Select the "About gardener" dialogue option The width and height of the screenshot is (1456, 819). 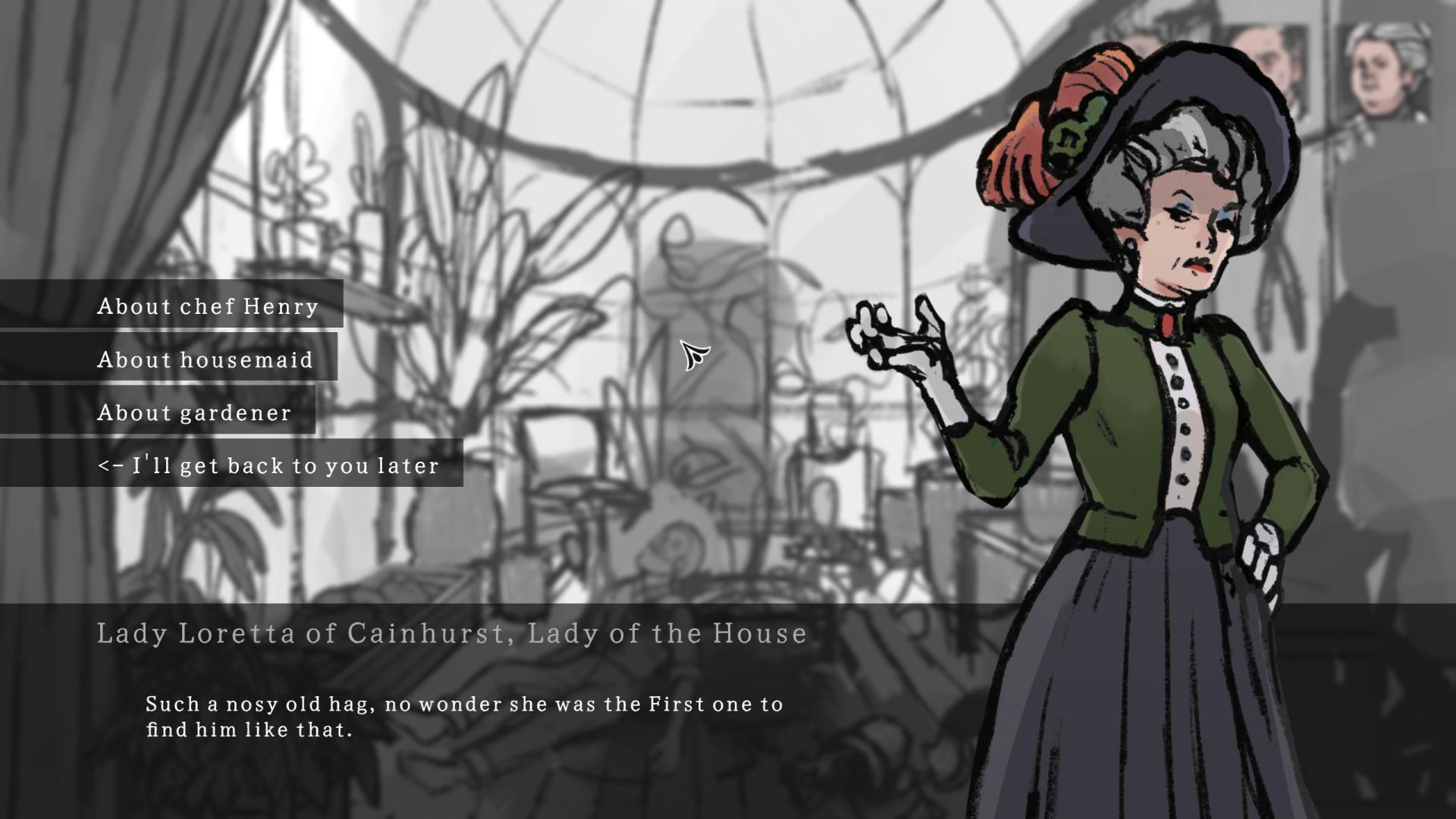coord(193,413)
